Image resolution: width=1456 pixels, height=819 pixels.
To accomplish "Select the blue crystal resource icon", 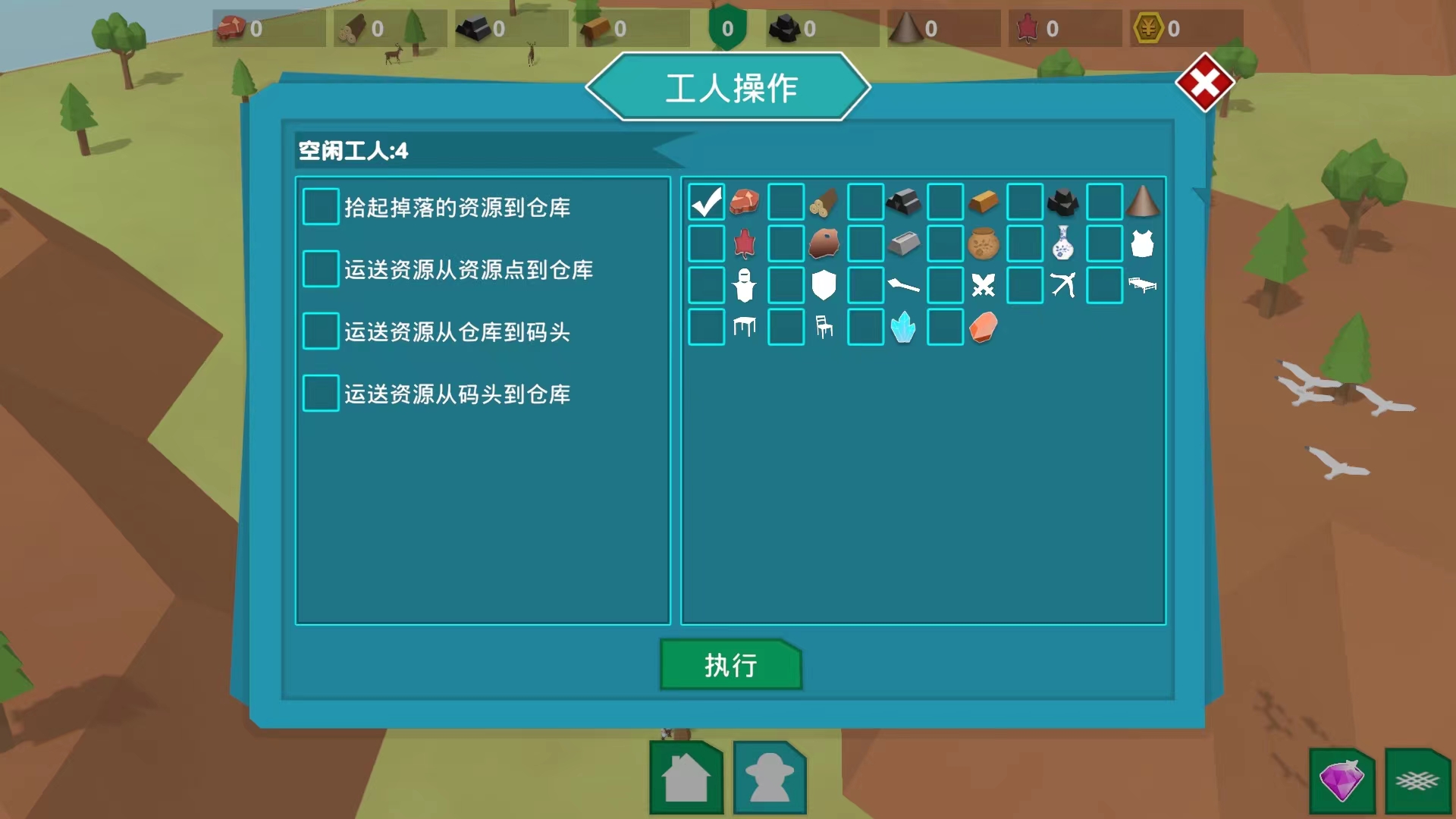I will tap(904, 328).
